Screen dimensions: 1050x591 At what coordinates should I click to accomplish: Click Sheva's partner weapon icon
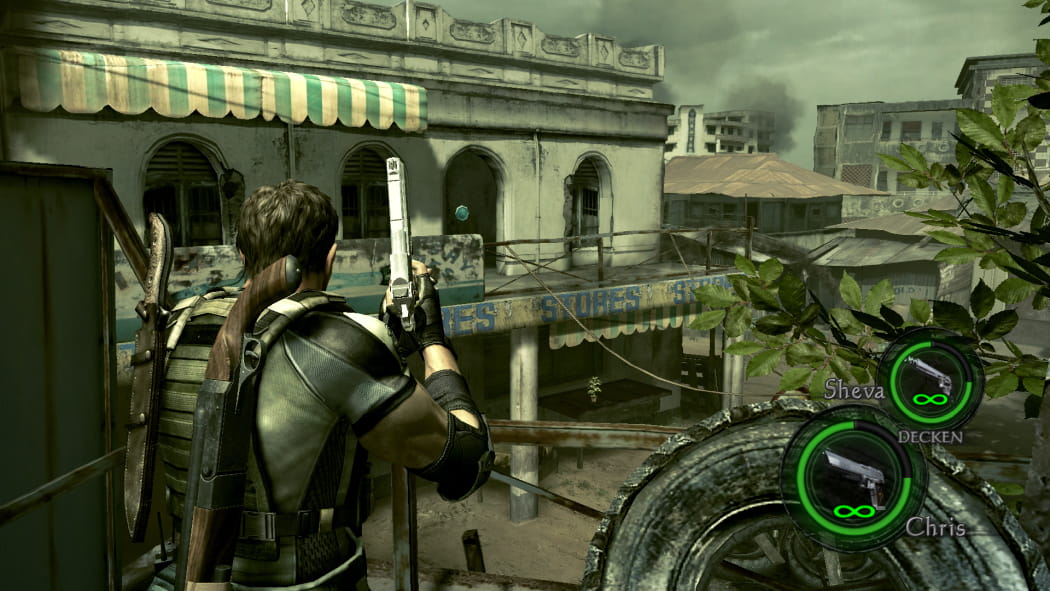[929, 374]
